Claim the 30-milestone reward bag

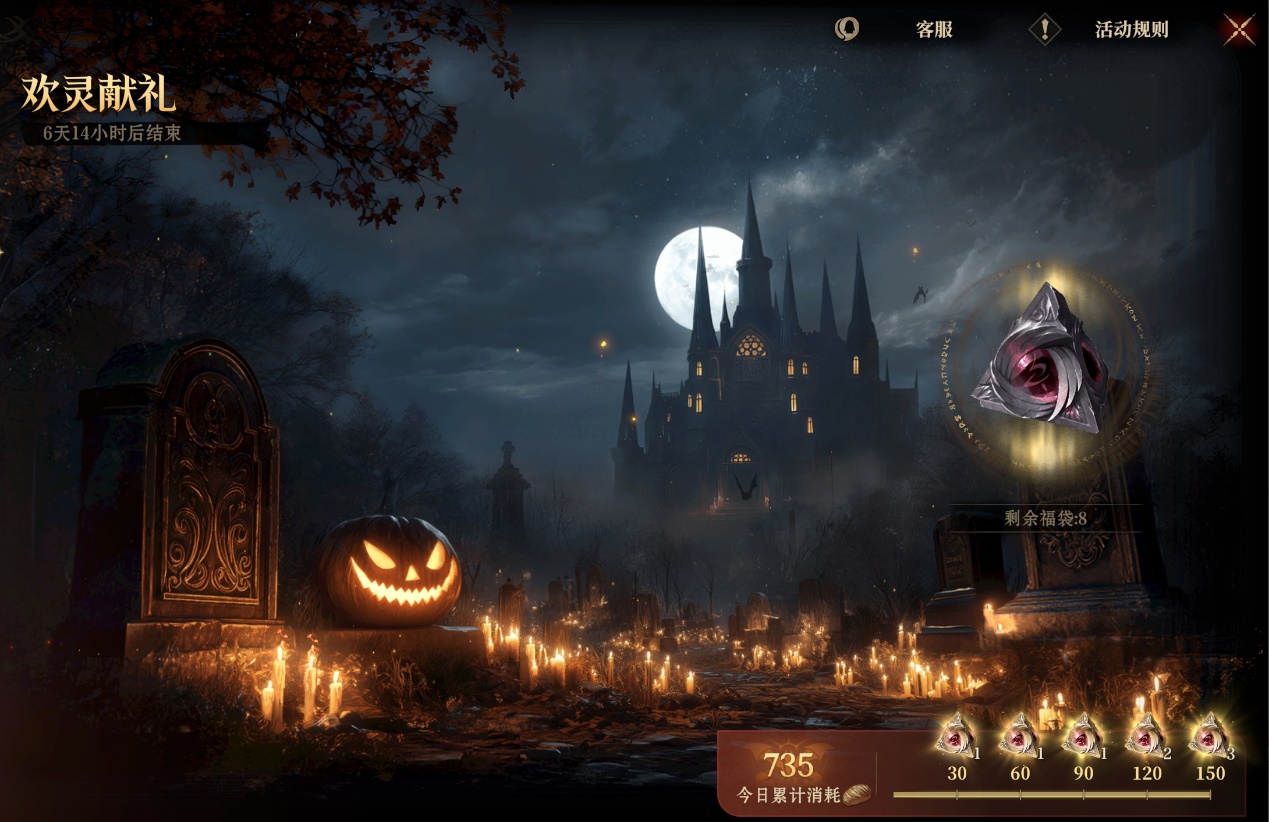click(956, 739)
